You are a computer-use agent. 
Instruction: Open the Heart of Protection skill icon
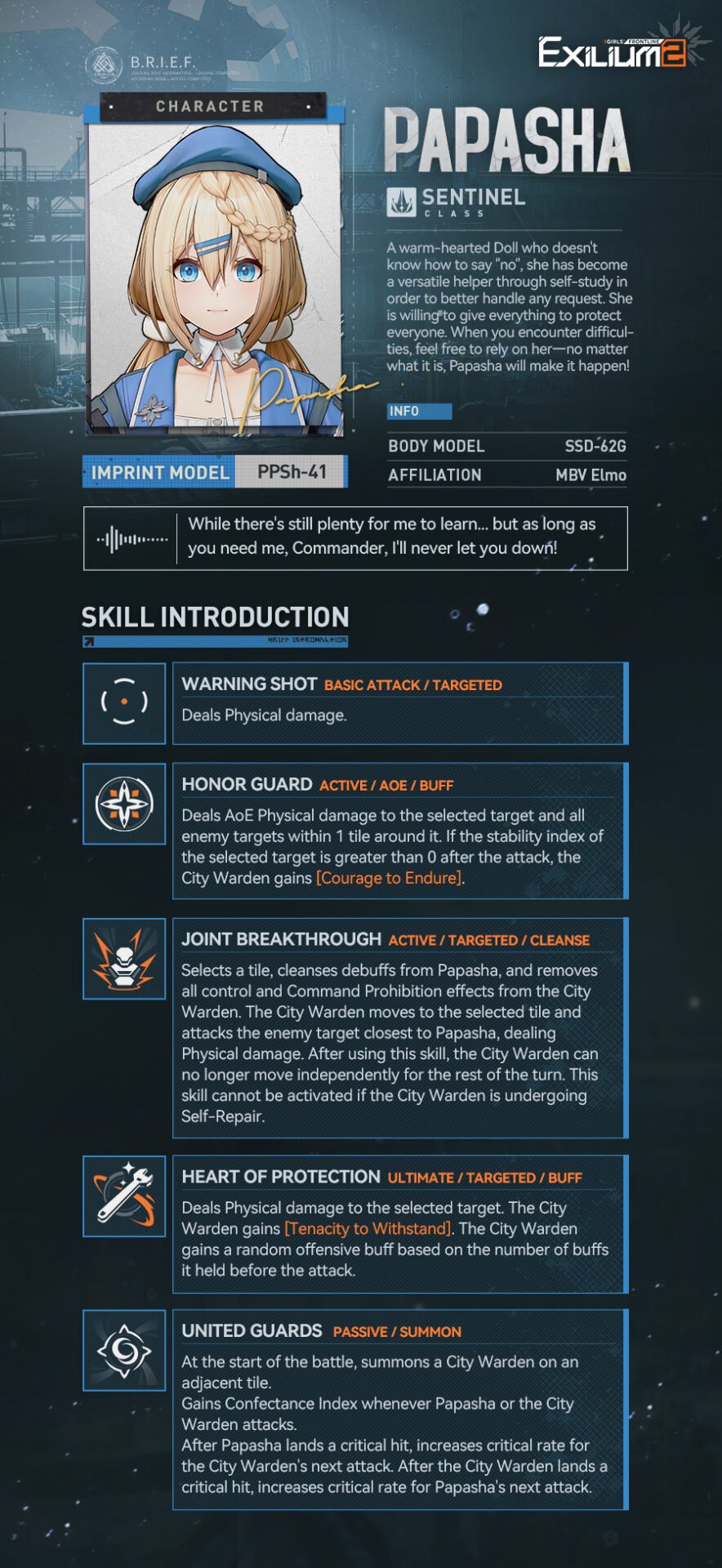coord(124,1196)
